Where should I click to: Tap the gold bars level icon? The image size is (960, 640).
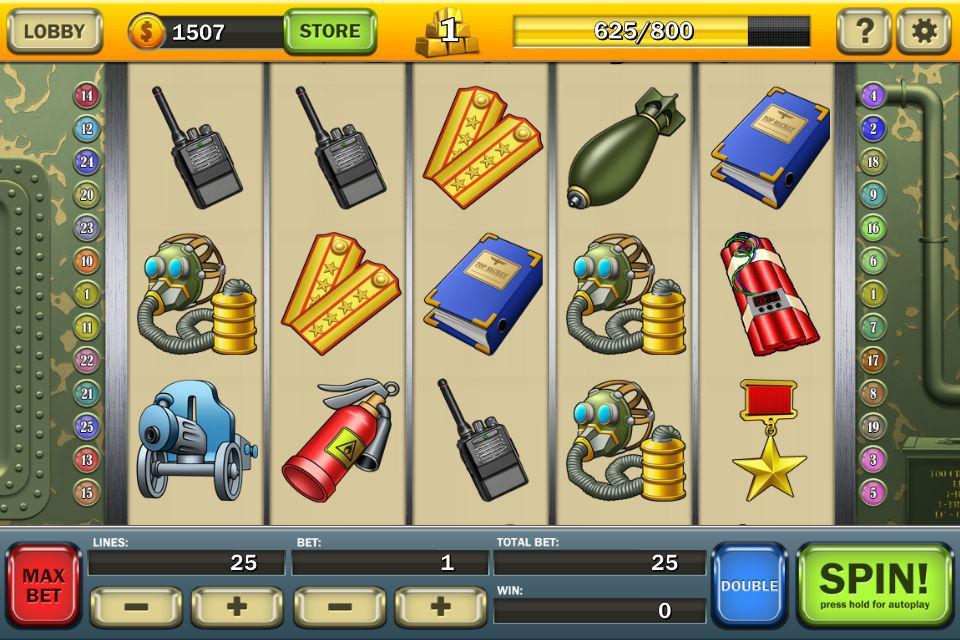coord(447,31)
